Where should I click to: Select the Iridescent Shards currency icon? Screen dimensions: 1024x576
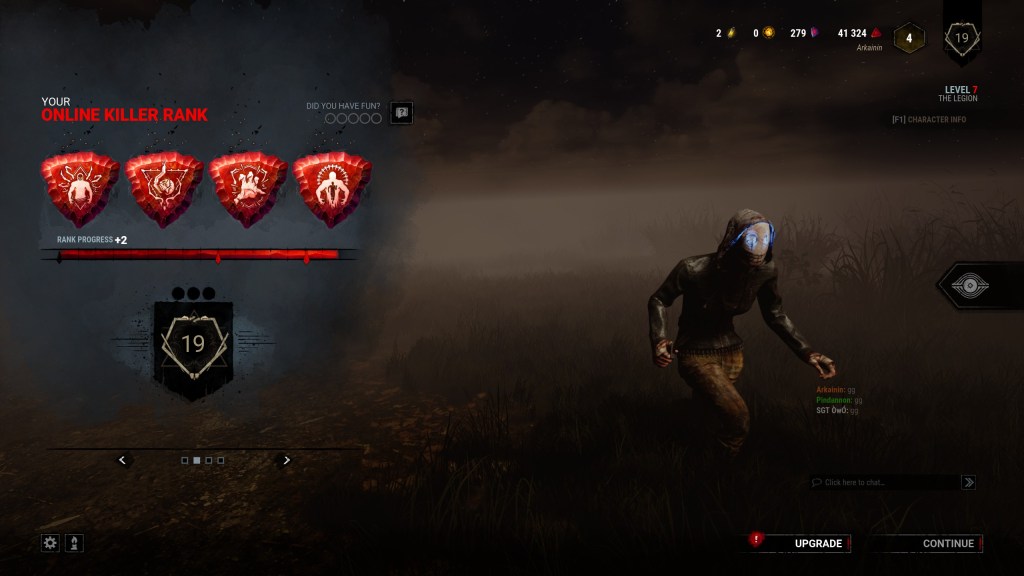coord(815,33)
